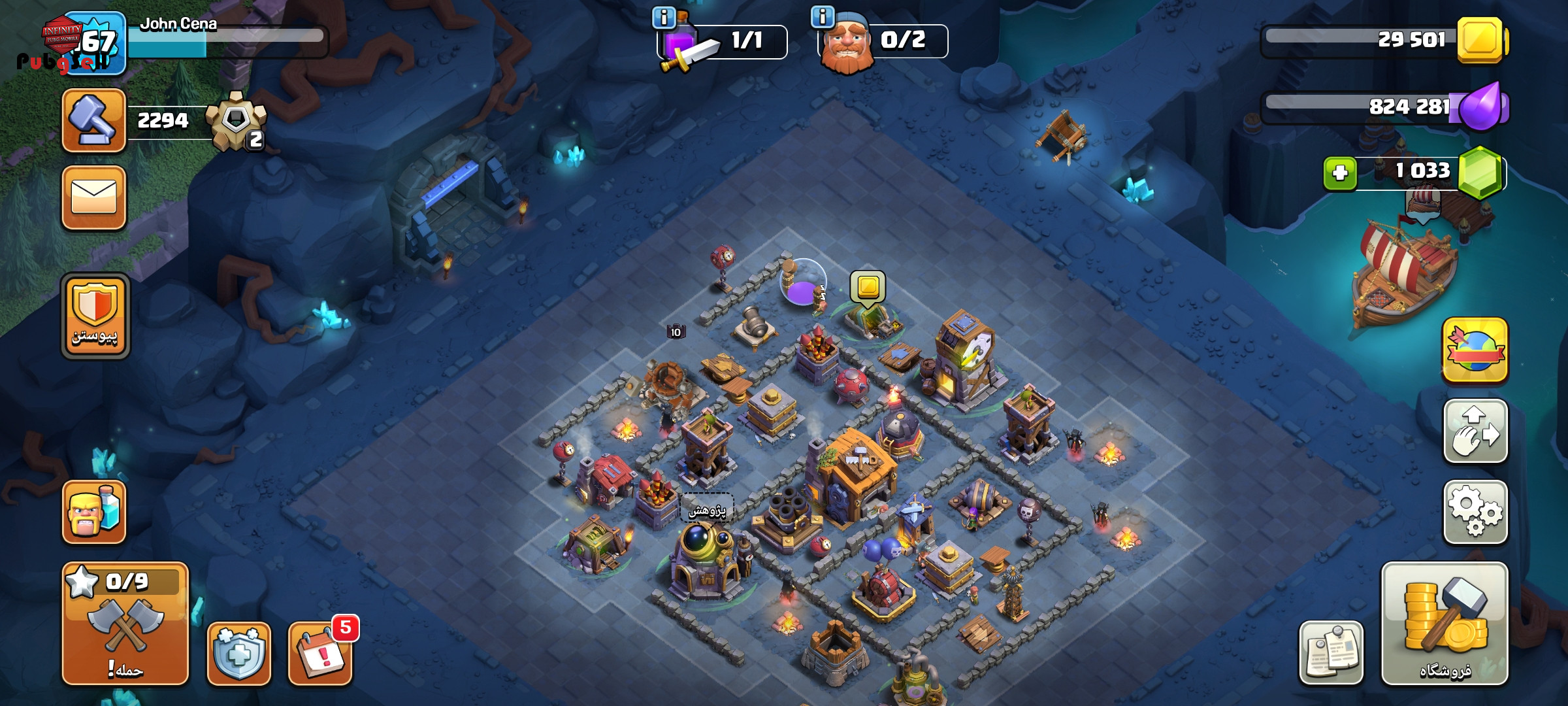Open the events calendar with 5 notifications
The image size is (1568, 706).
click(x=320, y=653)
